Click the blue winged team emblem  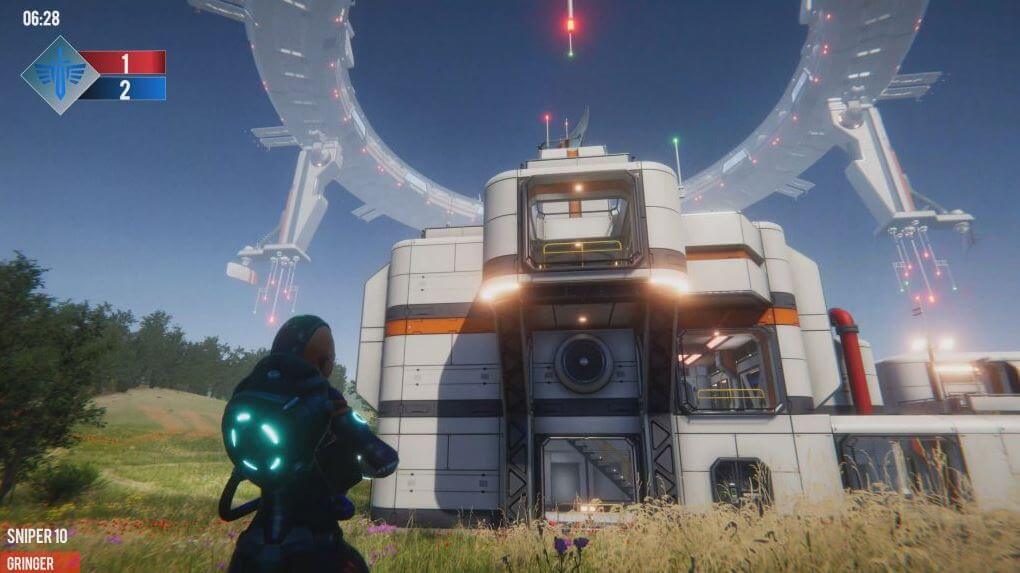(x=60, y=75)
